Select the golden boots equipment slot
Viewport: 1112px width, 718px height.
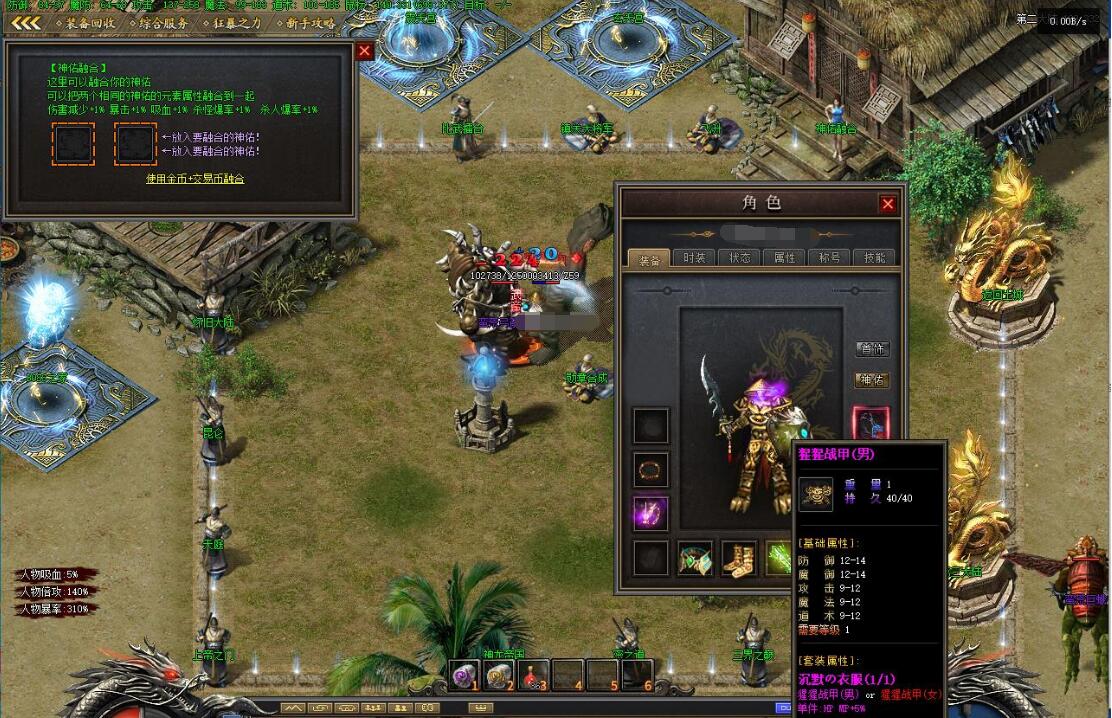click(739, 559)
